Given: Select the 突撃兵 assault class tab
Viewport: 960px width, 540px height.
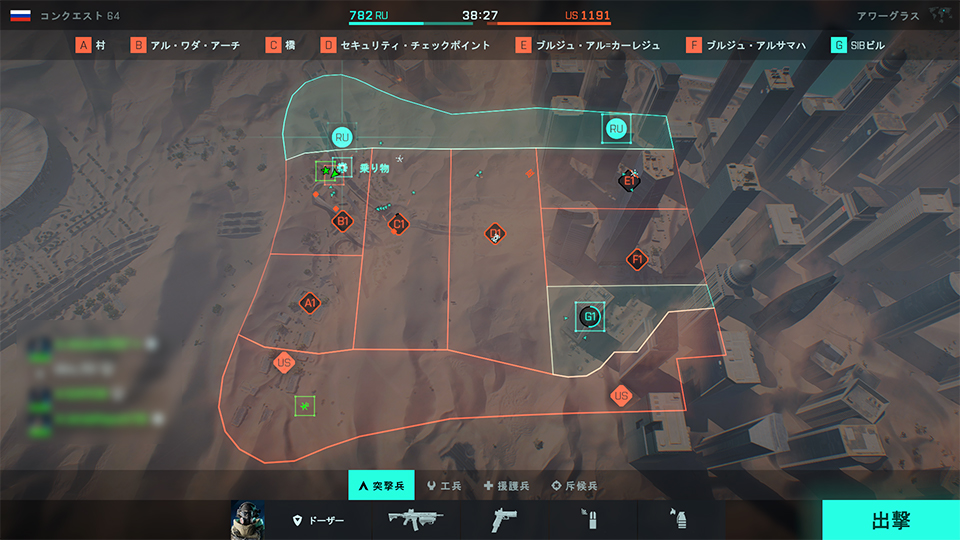Looking at the screenshot, I should pyautogui.click(x=380, y=486).
